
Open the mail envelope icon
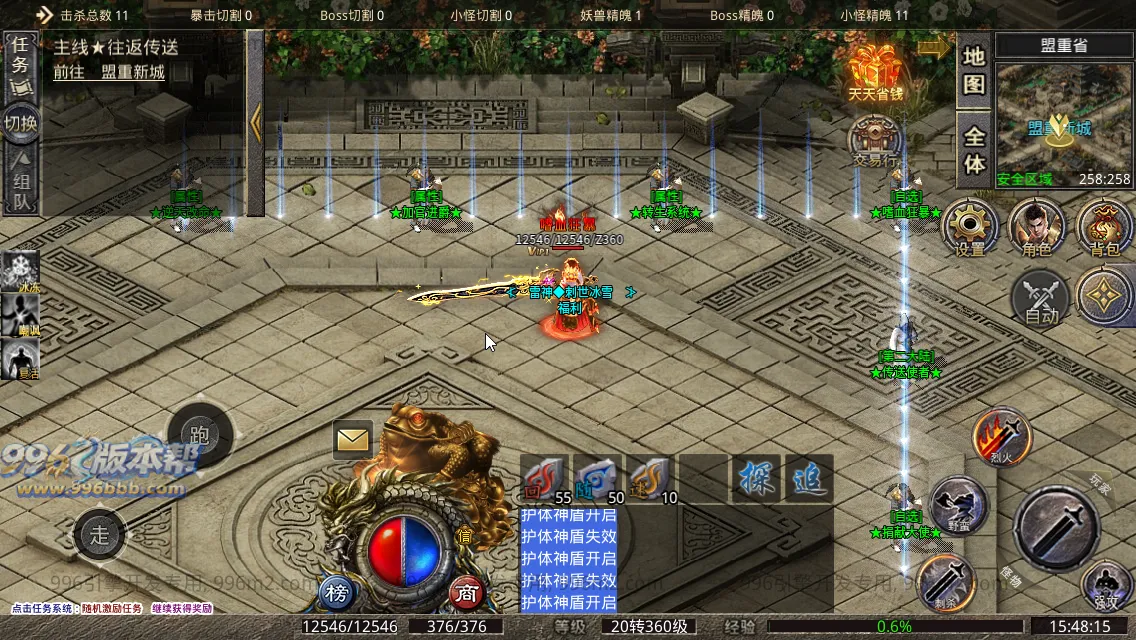coord(352,439)
